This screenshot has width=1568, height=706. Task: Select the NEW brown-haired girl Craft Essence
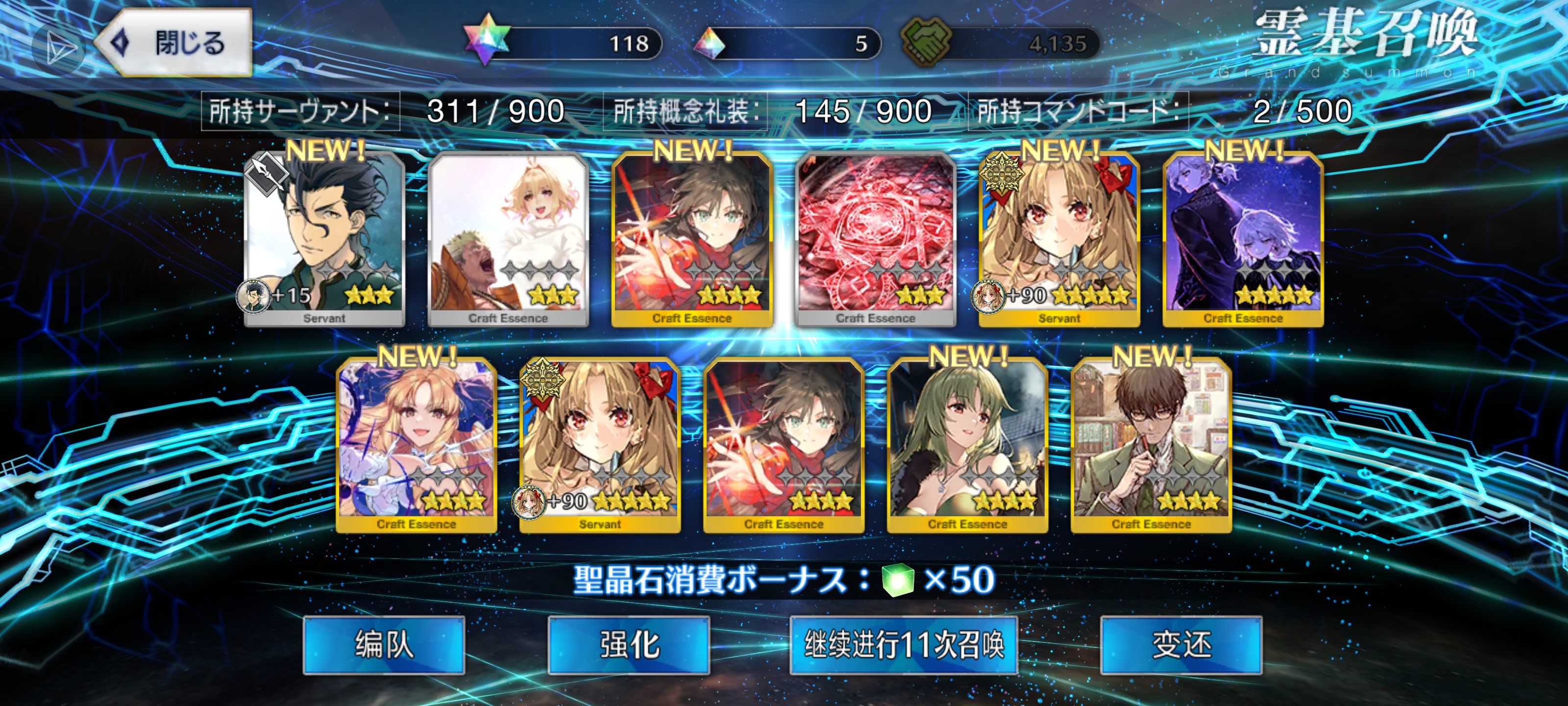click(692, 239)
